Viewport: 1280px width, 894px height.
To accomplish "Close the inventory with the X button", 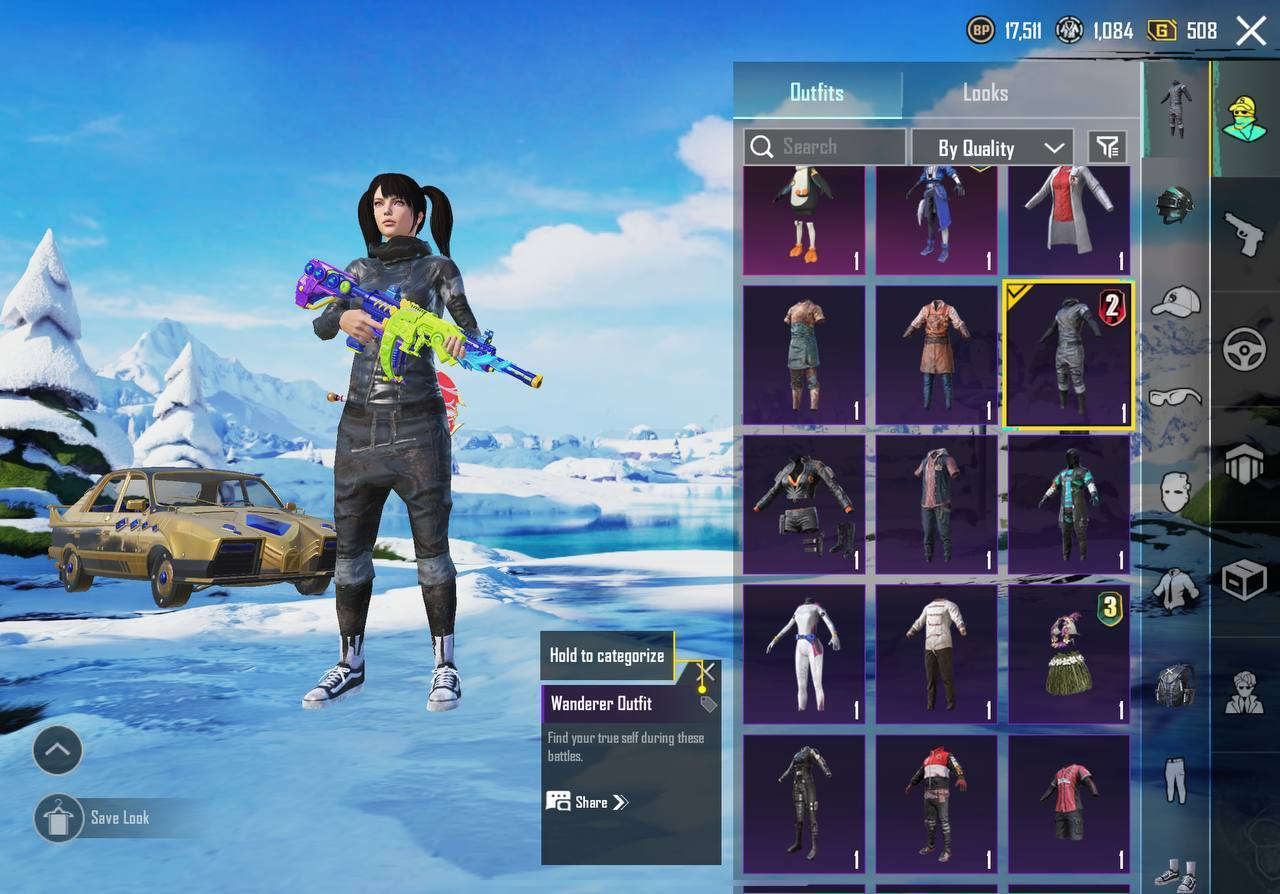I will [1251, 31].
